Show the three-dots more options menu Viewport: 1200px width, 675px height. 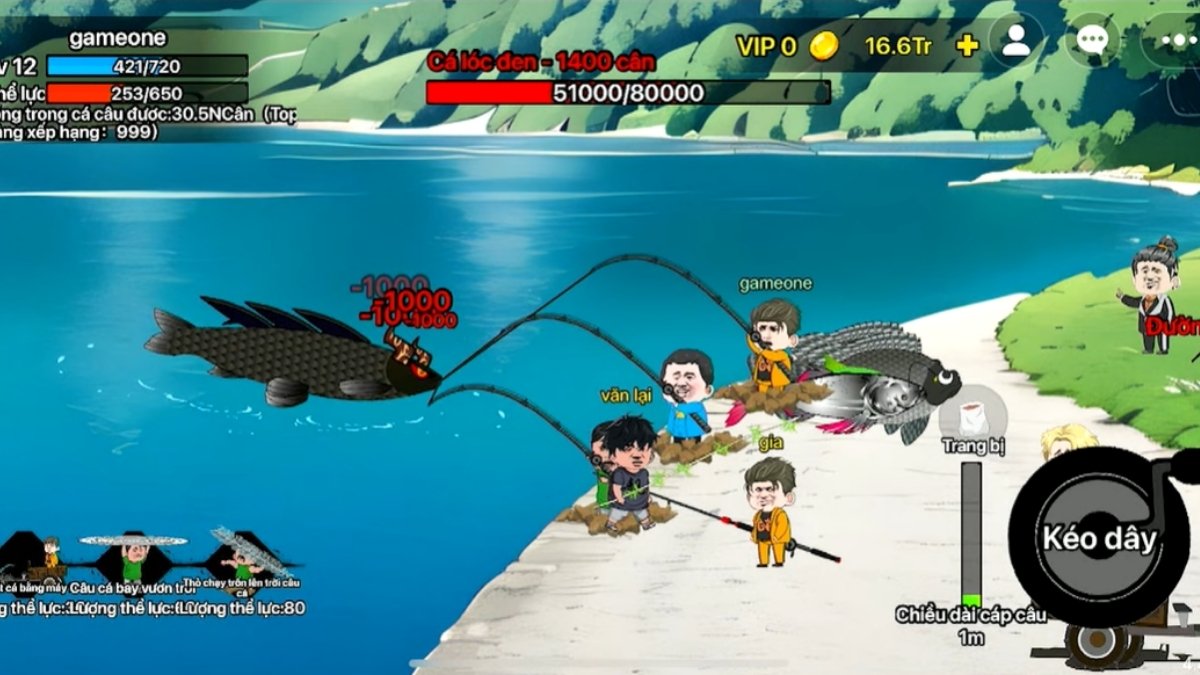point(1170,42)
